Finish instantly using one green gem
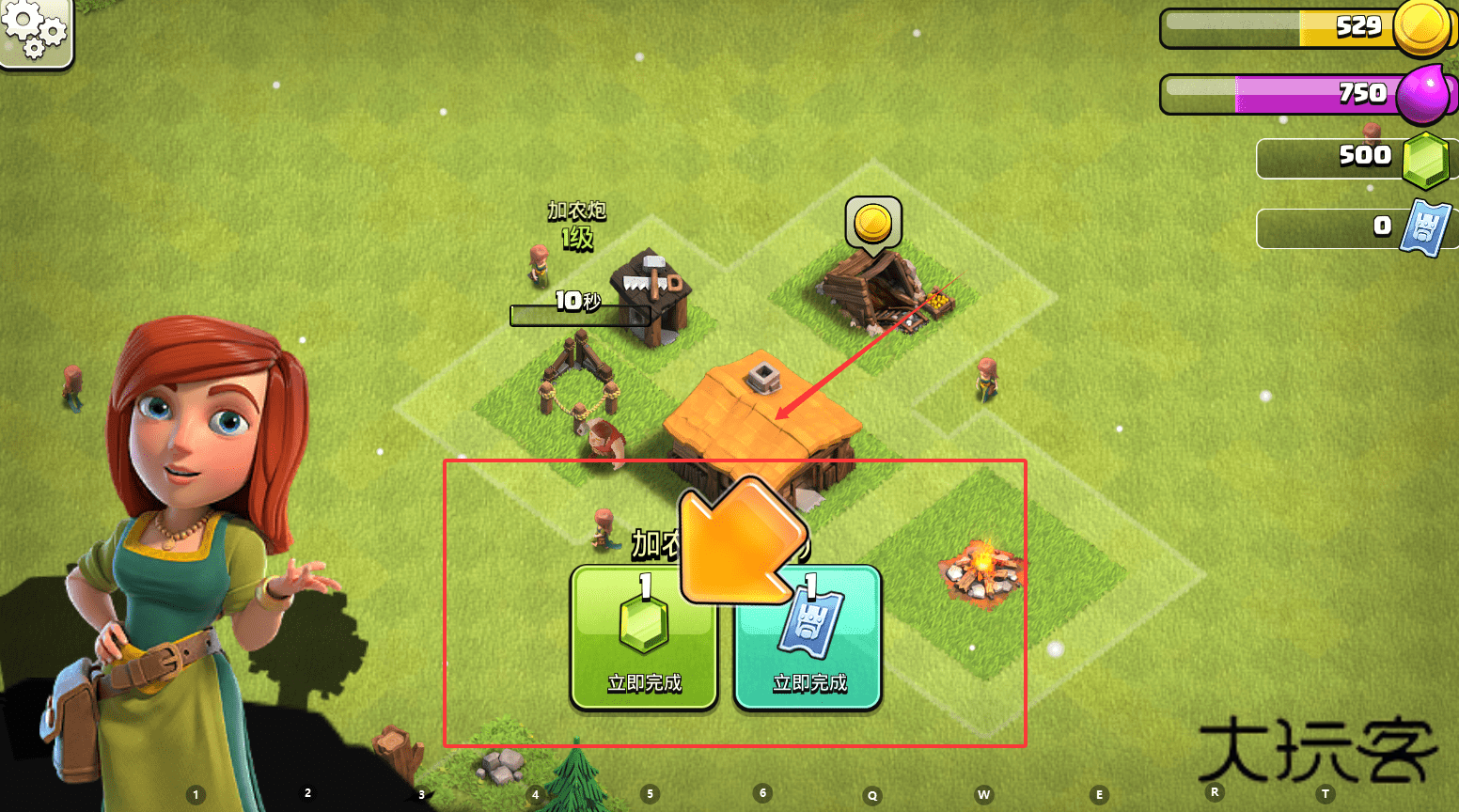The height and width of the screenshot is (812, 1459). click(644, 637)
